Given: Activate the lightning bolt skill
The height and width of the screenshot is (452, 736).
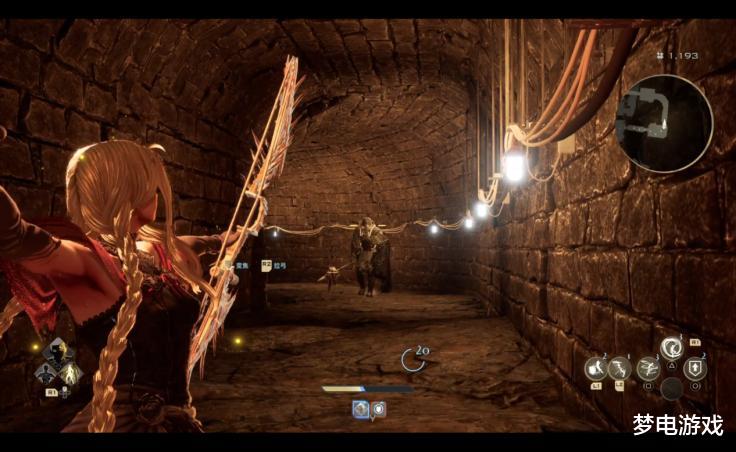Looking at the screenshot, I should [620, 369].
